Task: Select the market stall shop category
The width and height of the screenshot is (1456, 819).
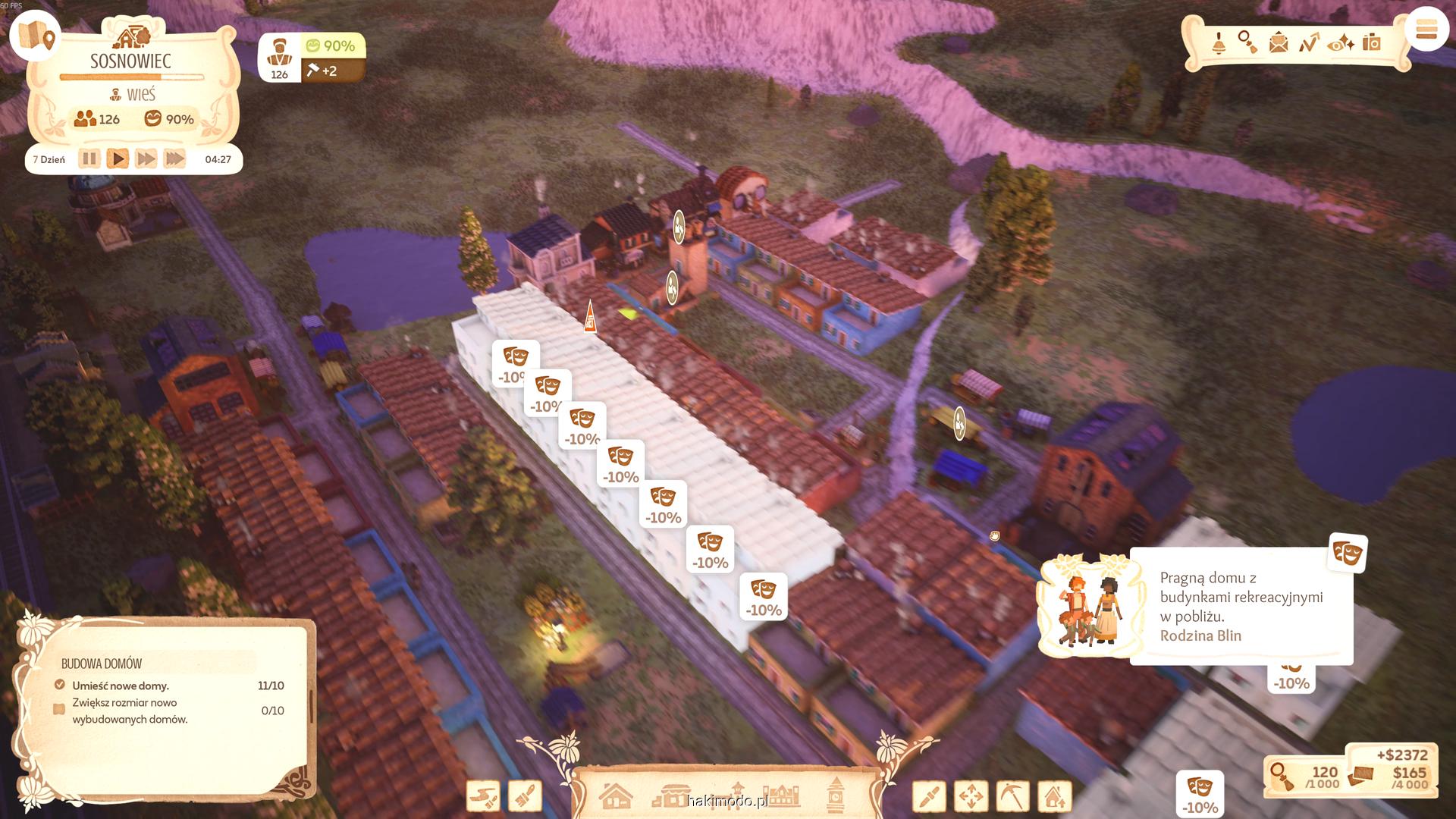Action: tap(672, 796)
